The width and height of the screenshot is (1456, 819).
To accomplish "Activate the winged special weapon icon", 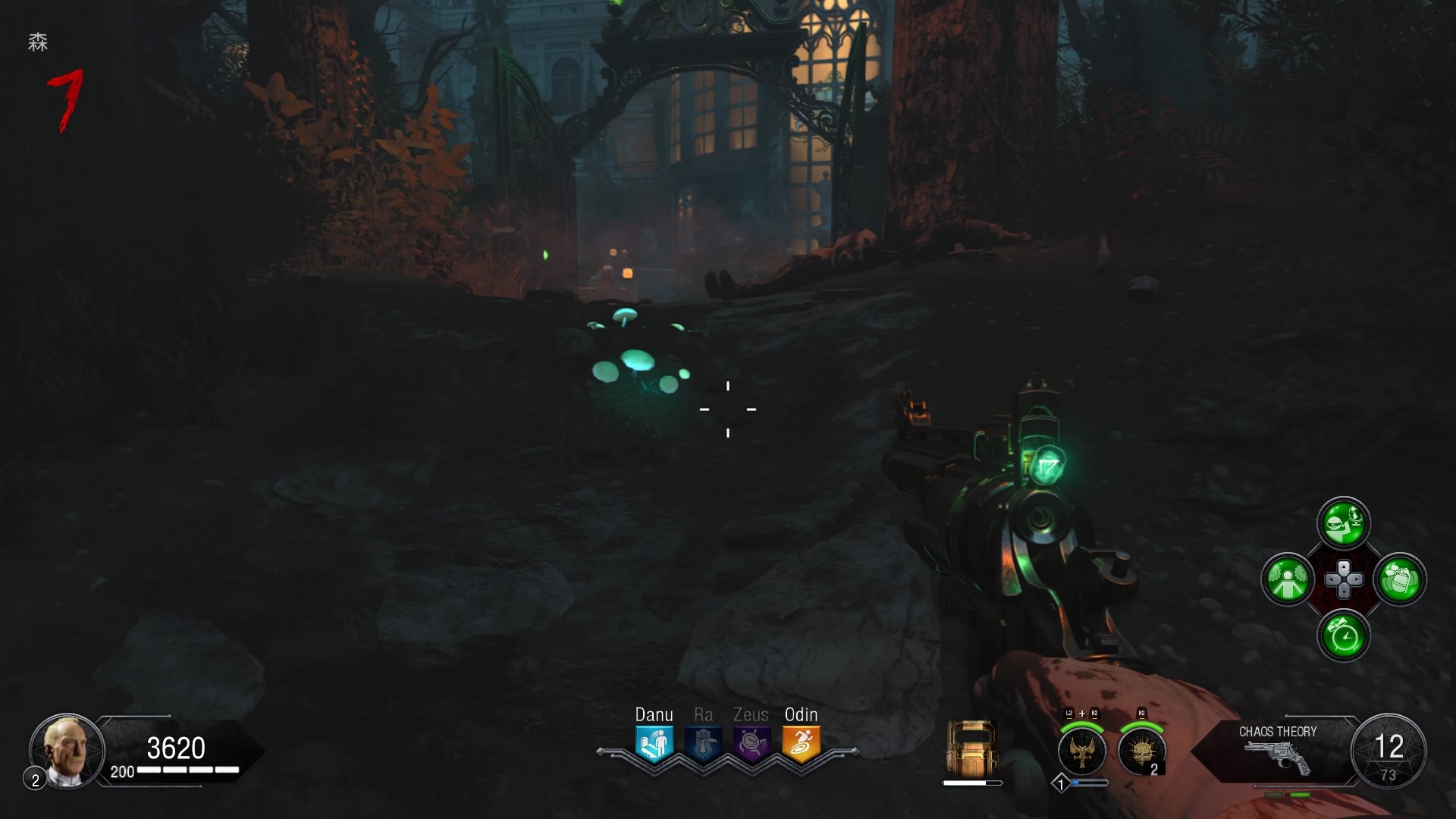I will click(x=1082, y=750).
